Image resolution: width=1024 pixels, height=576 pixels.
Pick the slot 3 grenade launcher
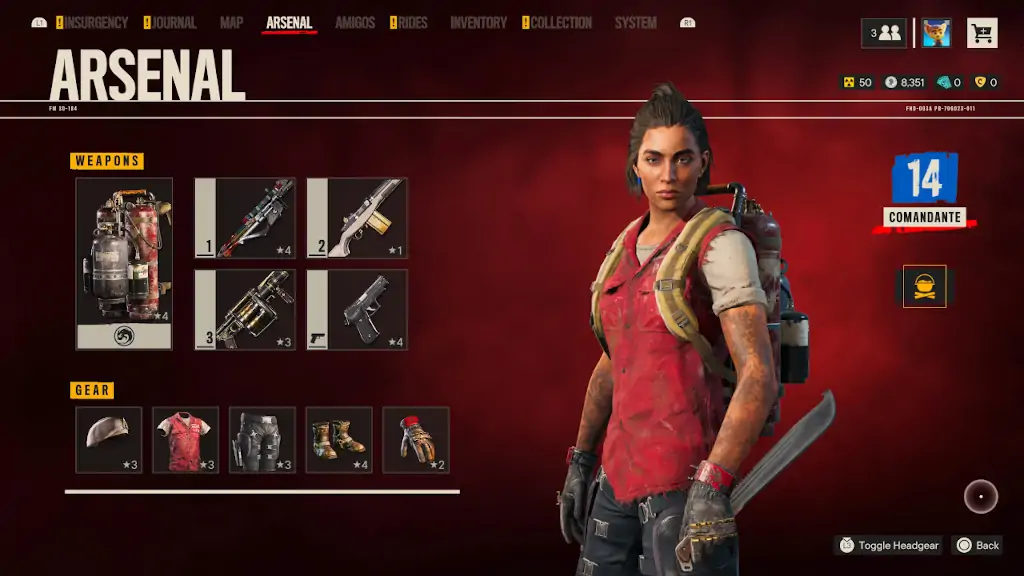tap(245, 309)
